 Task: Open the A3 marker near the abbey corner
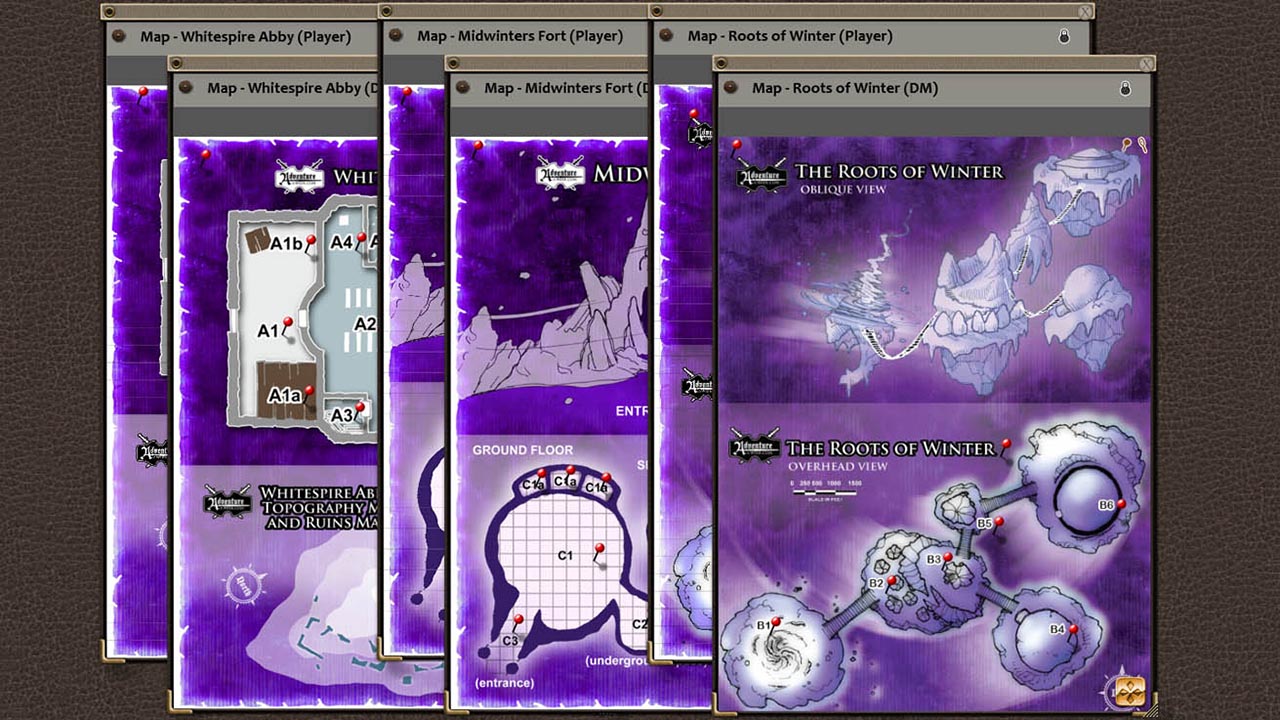click(359, 405)
